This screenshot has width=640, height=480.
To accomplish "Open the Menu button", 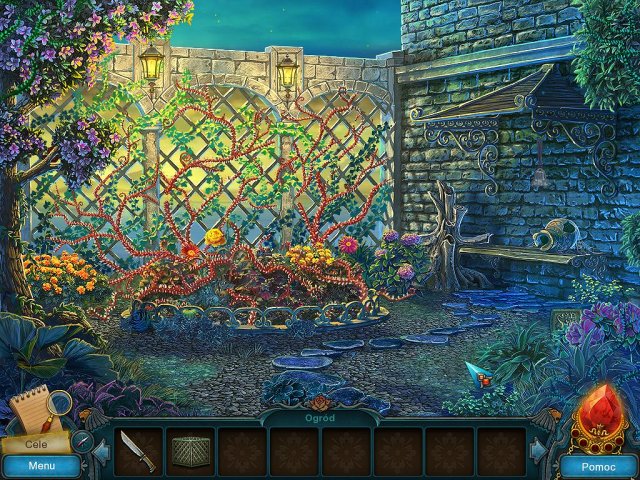I will click(x=41, y=466).
